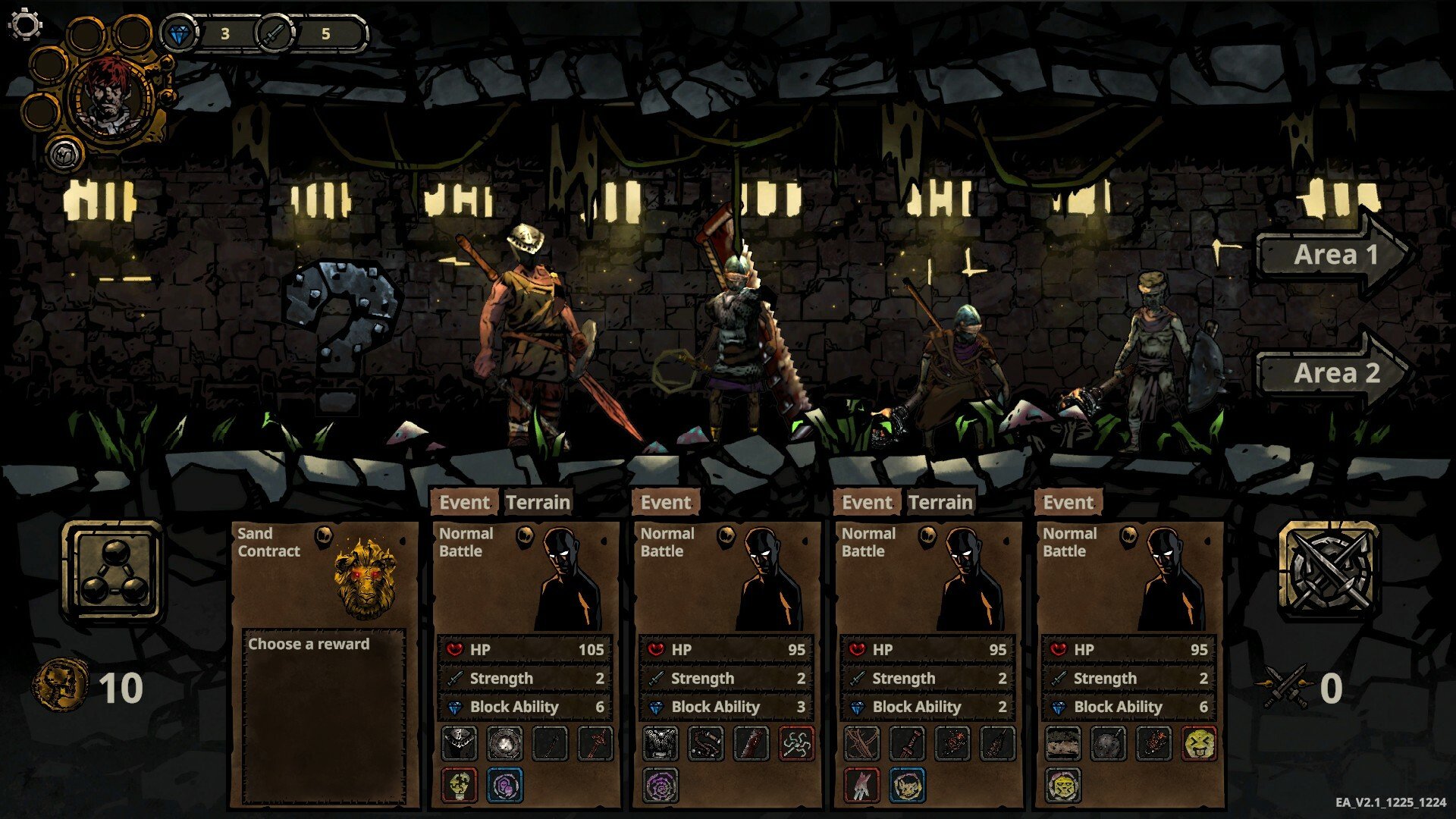Select the 95 HP battle card with Block Ability 6
The image size is (1456, 819).
point(1128,584)
